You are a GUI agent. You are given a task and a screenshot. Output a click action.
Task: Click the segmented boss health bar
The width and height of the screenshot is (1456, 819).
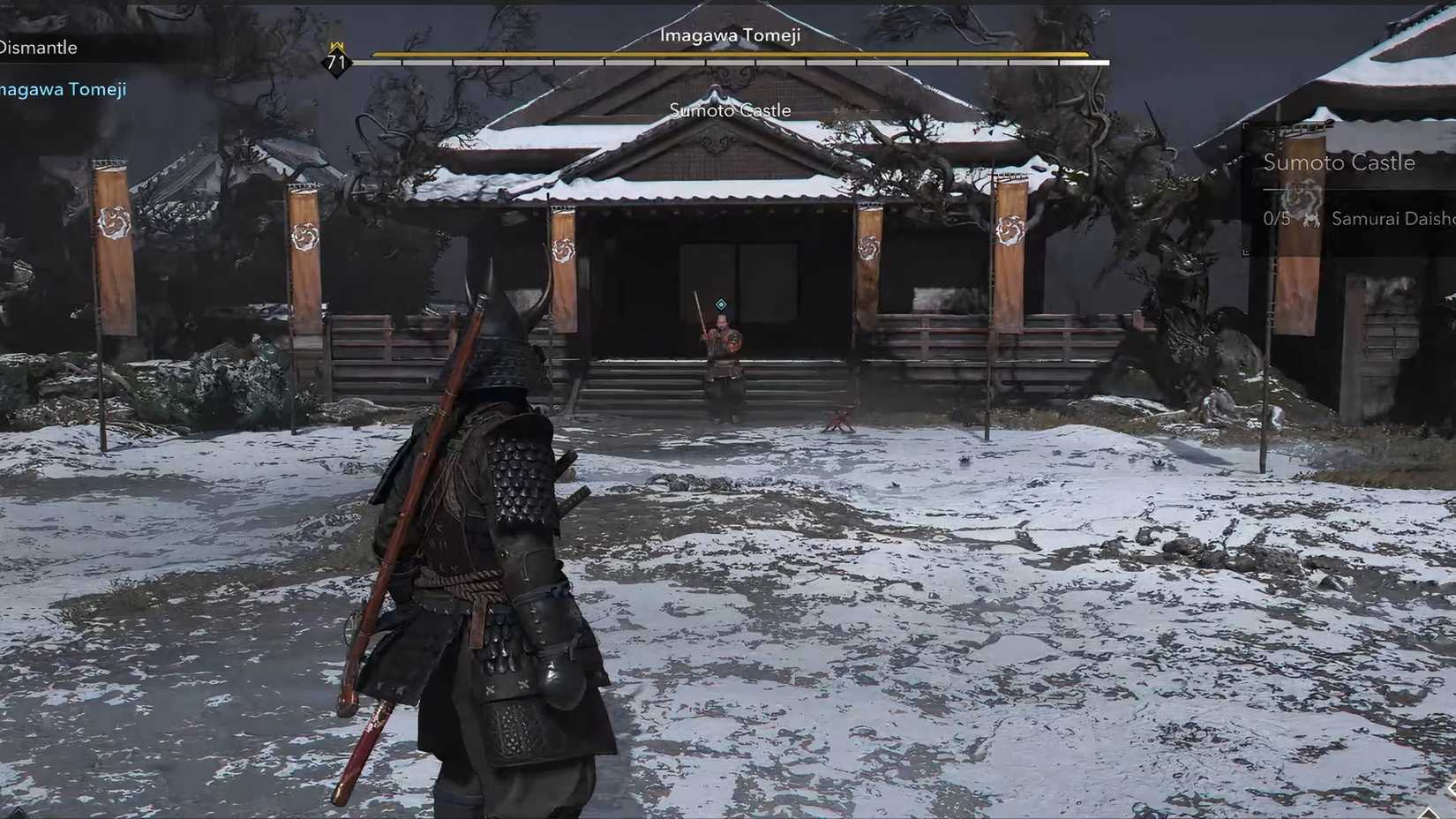coord(726,62)
